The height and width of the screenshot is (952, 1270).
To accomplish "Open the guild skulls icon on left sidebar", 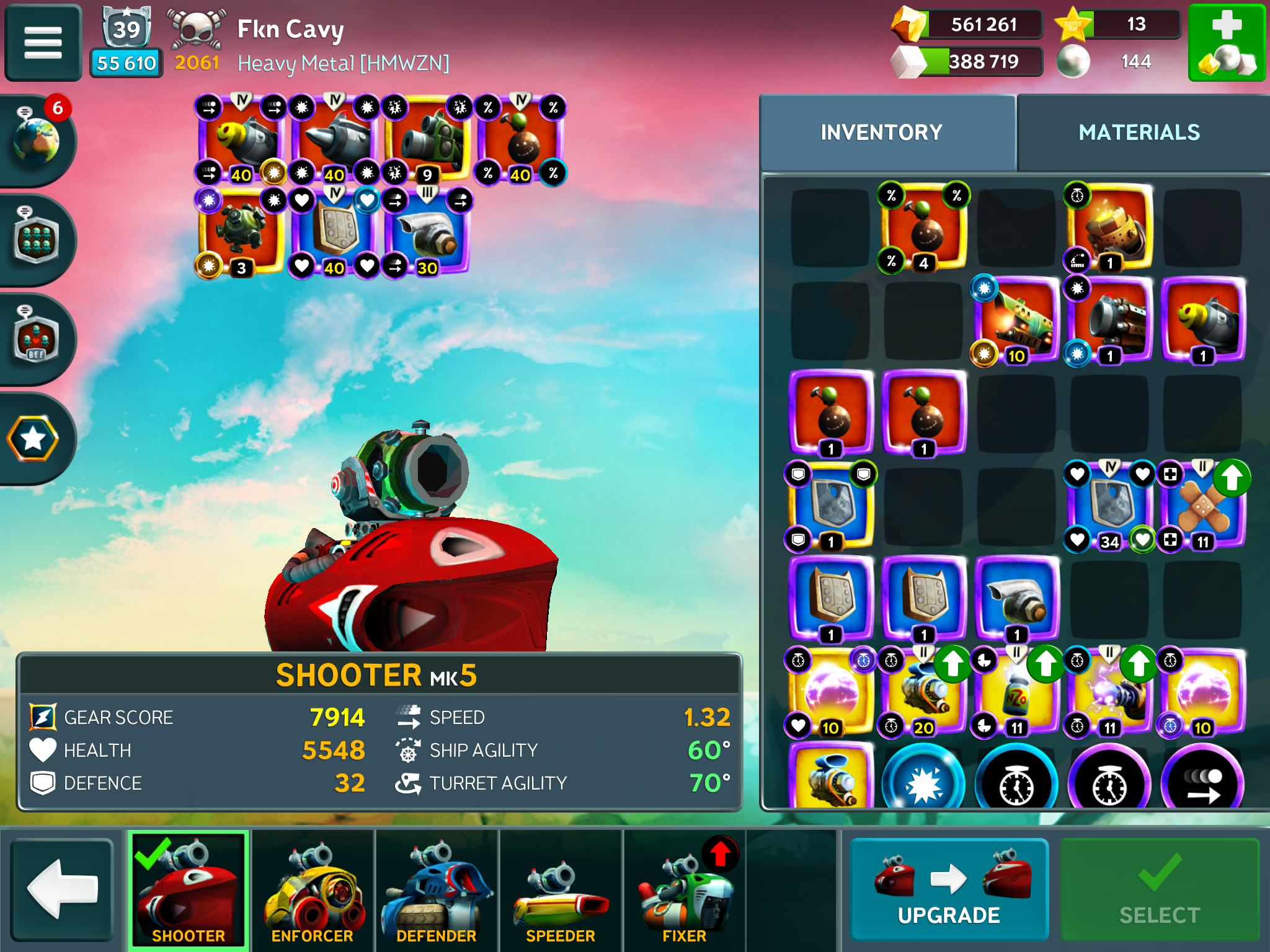I will coord(36,240).
